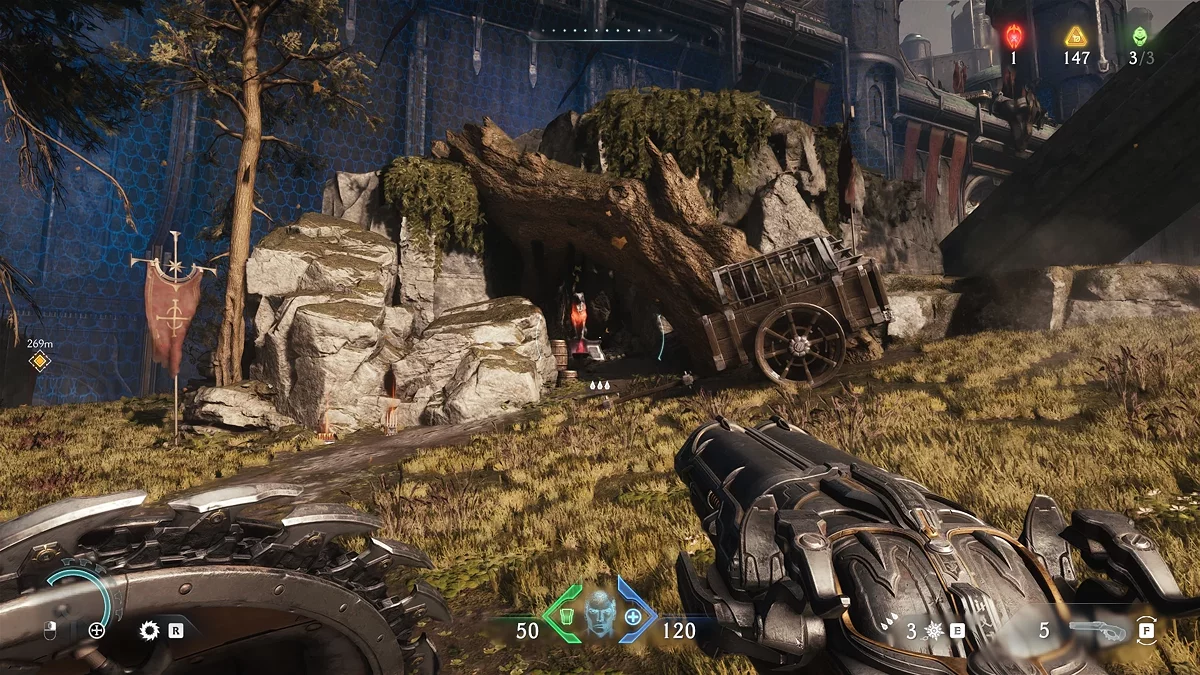
Task: Activate the shield saw blade icon
Action: coord(150,630)
